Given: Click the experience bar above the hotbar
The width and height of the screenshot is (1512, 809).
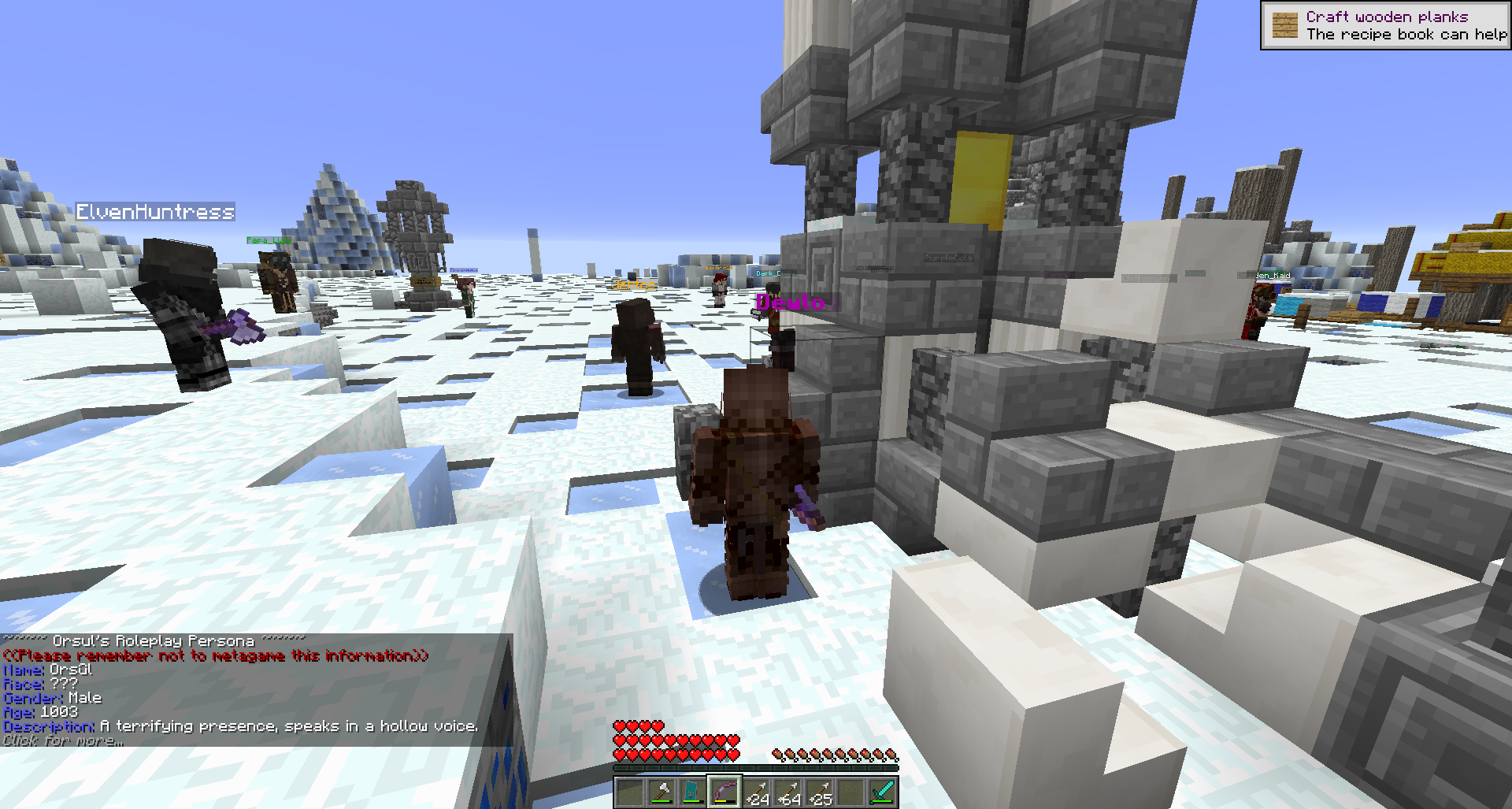Looking at the screenshot, I should tap(756, 766).
